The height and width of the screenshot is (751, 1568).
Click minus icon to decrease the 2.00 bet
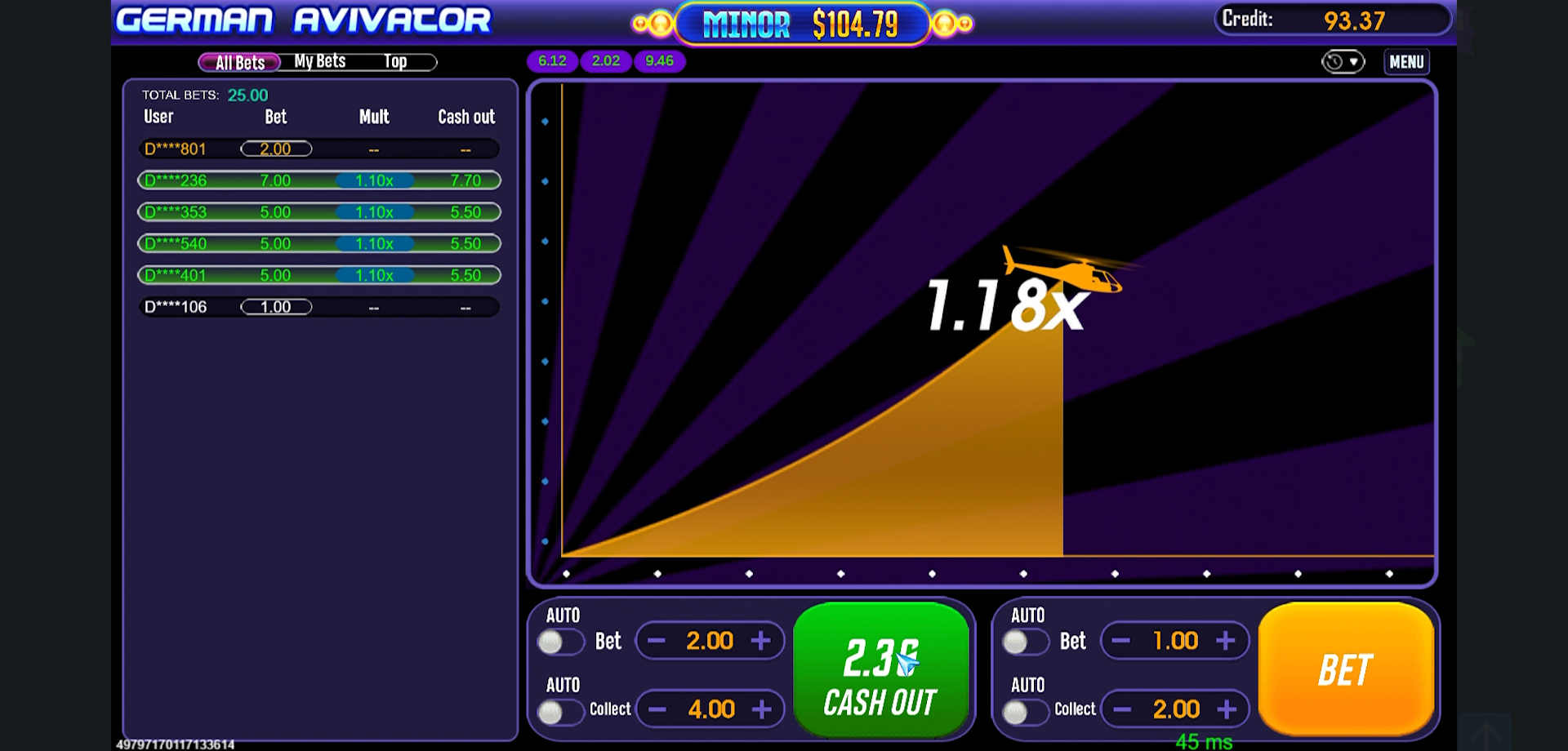(x=655, y=641)
